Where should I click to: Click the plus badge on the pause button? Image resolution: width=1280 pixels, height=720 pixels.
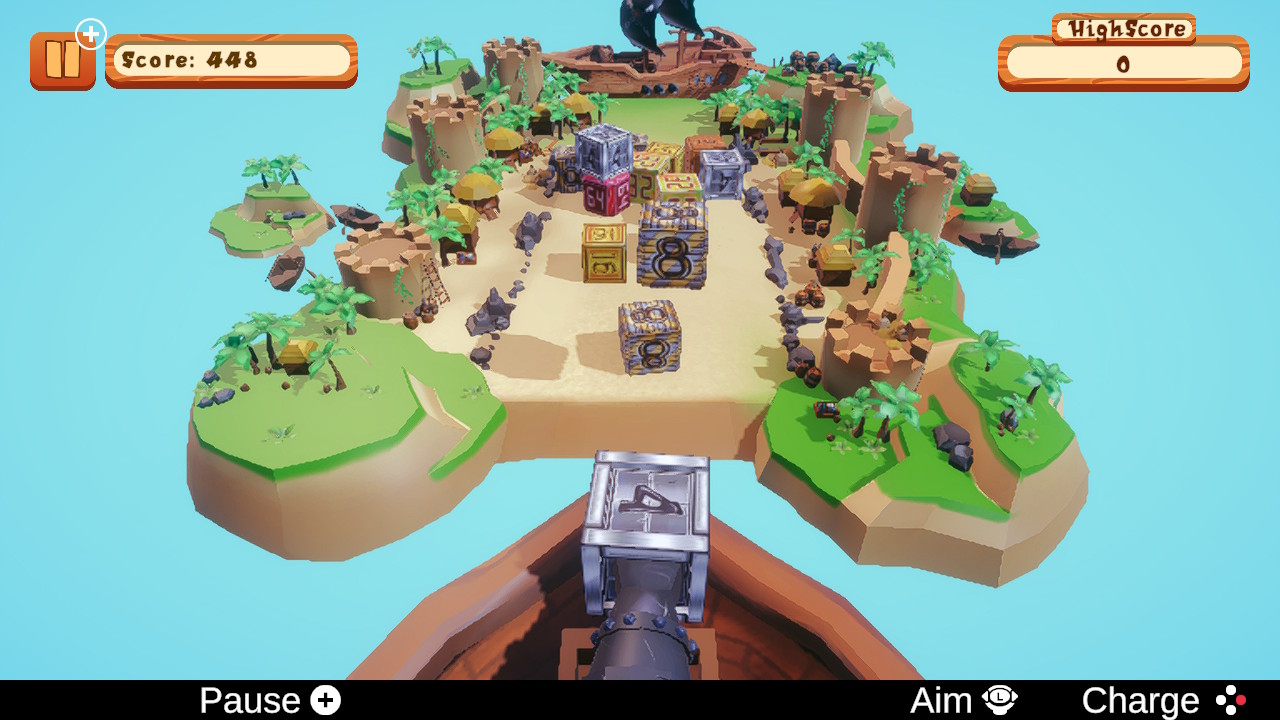coord(91,33)
